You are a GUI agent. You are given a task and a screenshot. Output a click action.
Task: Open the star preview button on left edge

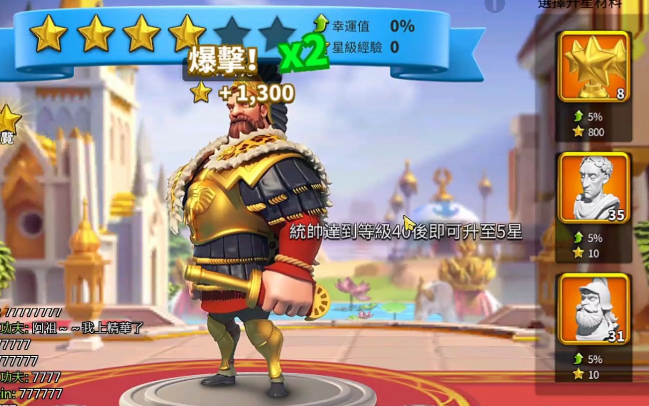point(8,125)
